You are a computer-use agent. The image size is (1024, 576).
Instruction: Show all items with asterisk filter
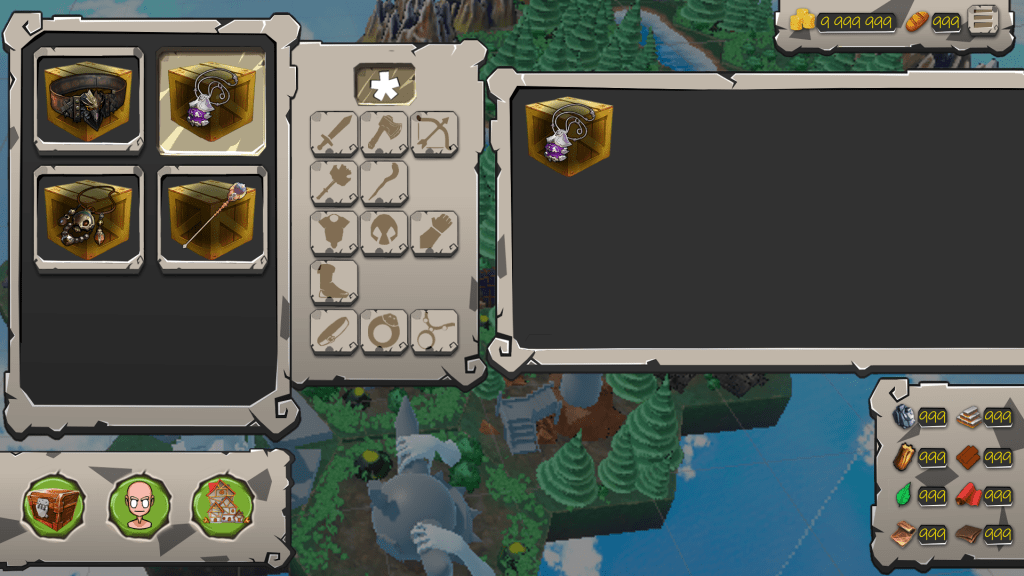pos(385,86)
